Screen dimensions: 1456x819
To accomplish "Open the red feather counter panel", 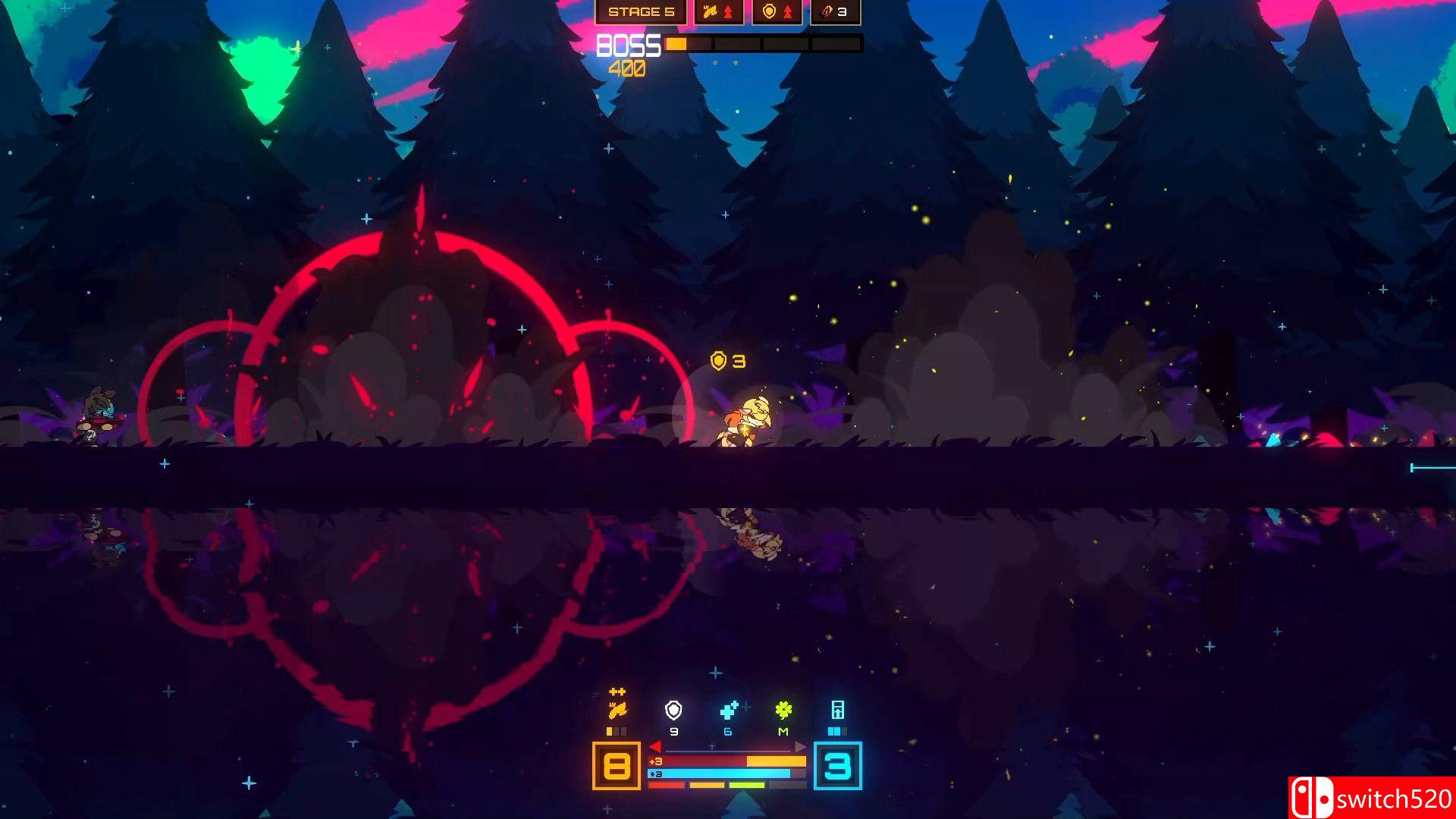I will 835,12.
